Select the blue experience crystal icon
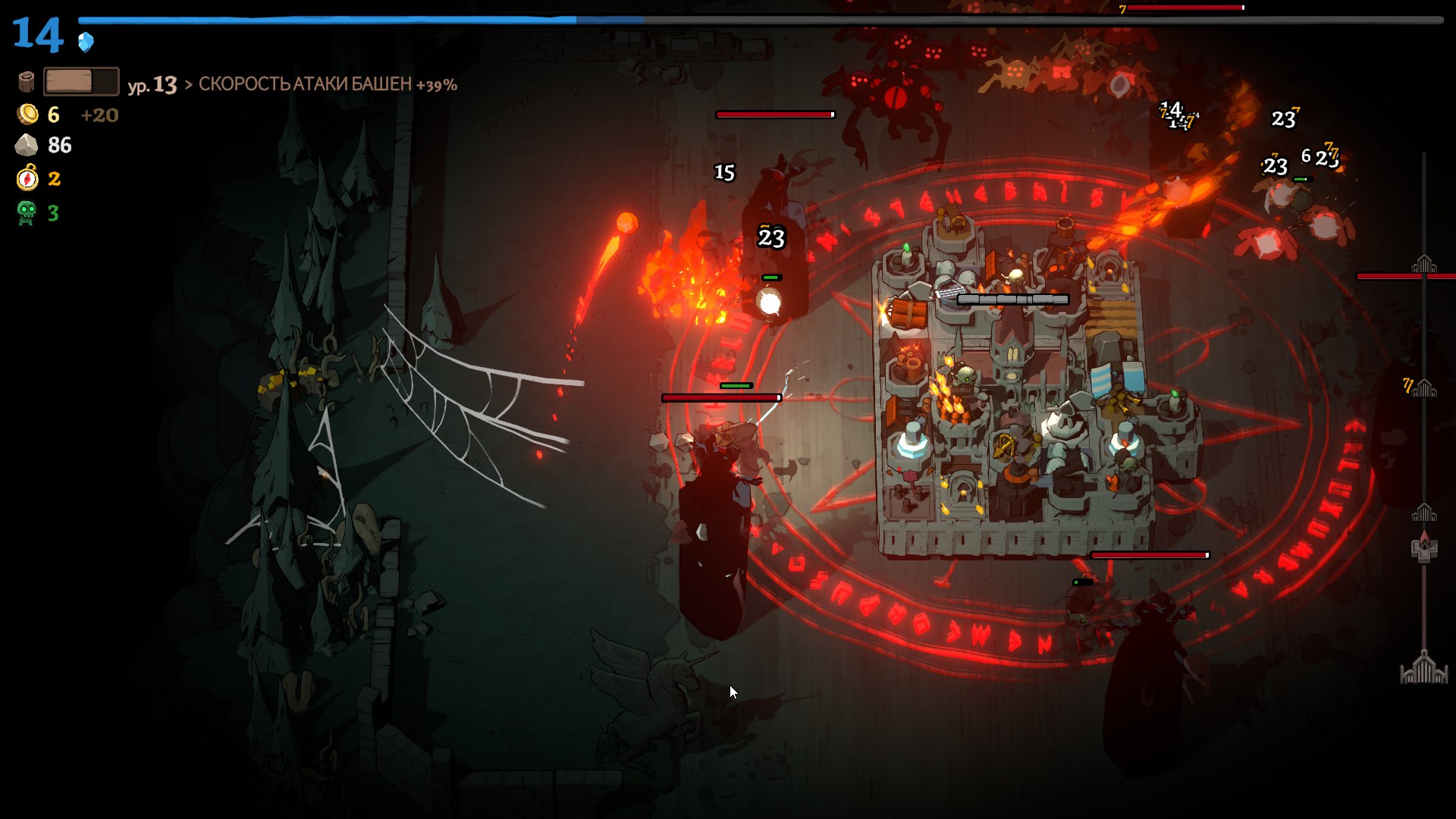Screen dimensions: 1456x819 pyautogui.click(x=86, y=42)
